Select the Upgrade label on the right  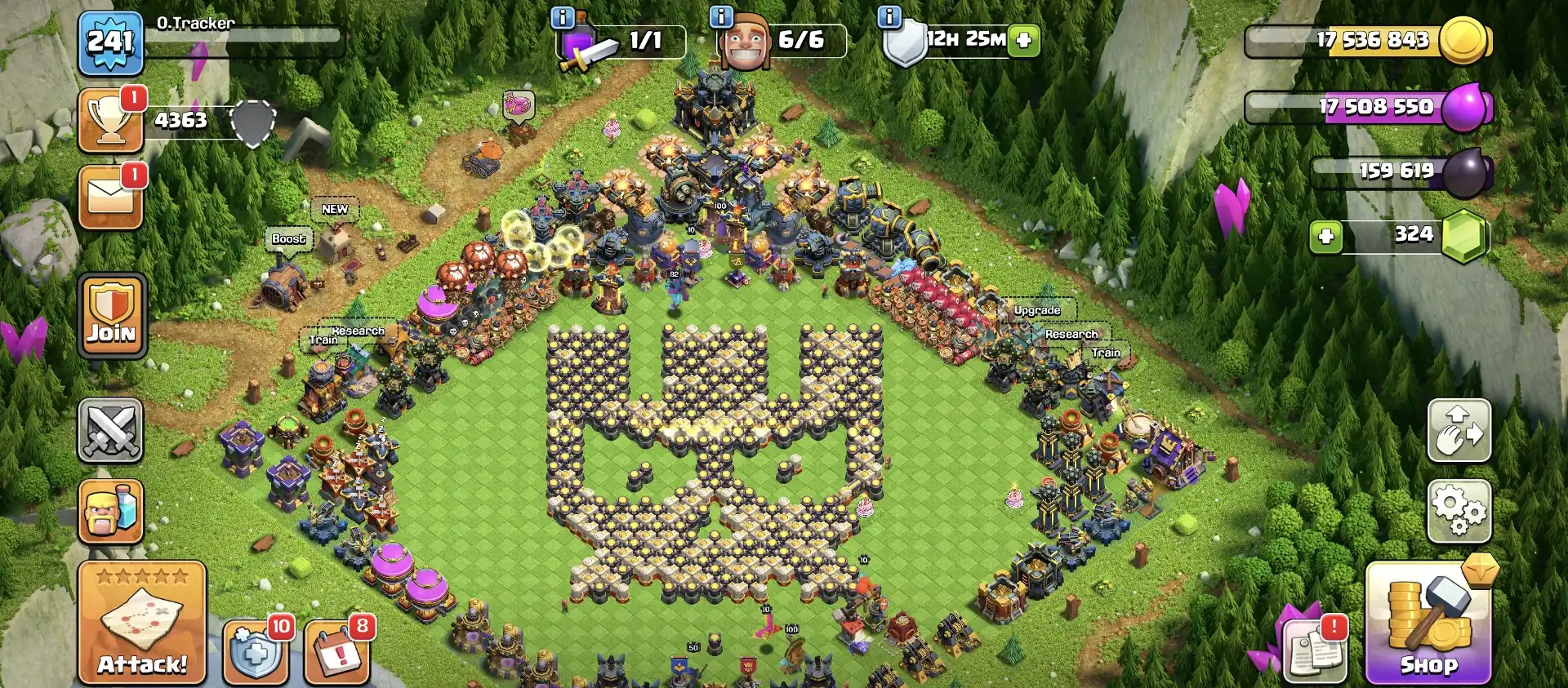(1036, 310)
